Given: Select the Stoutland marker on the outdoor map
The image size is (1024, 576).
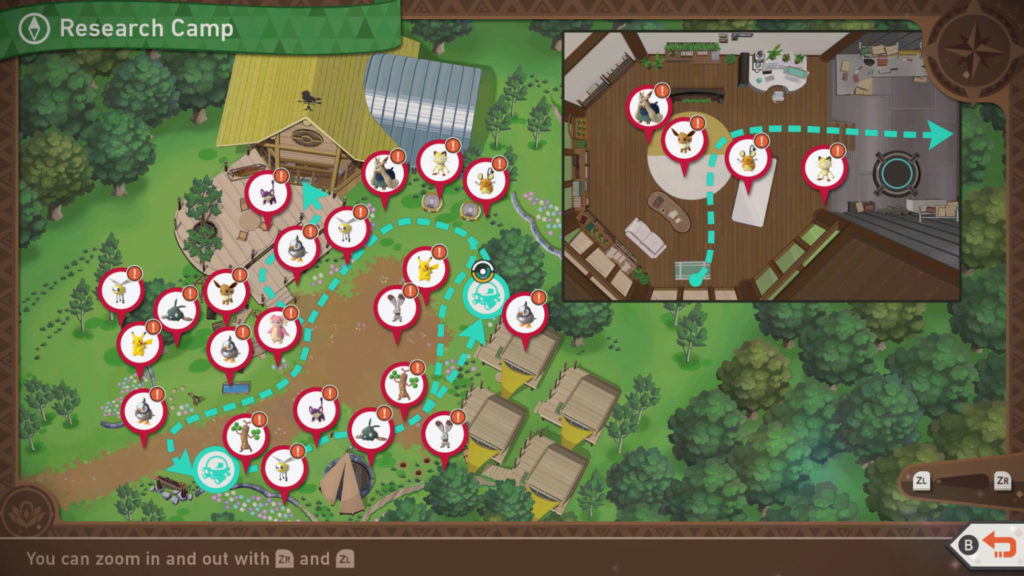Looking at the screenshot, I should pos(383,174).
